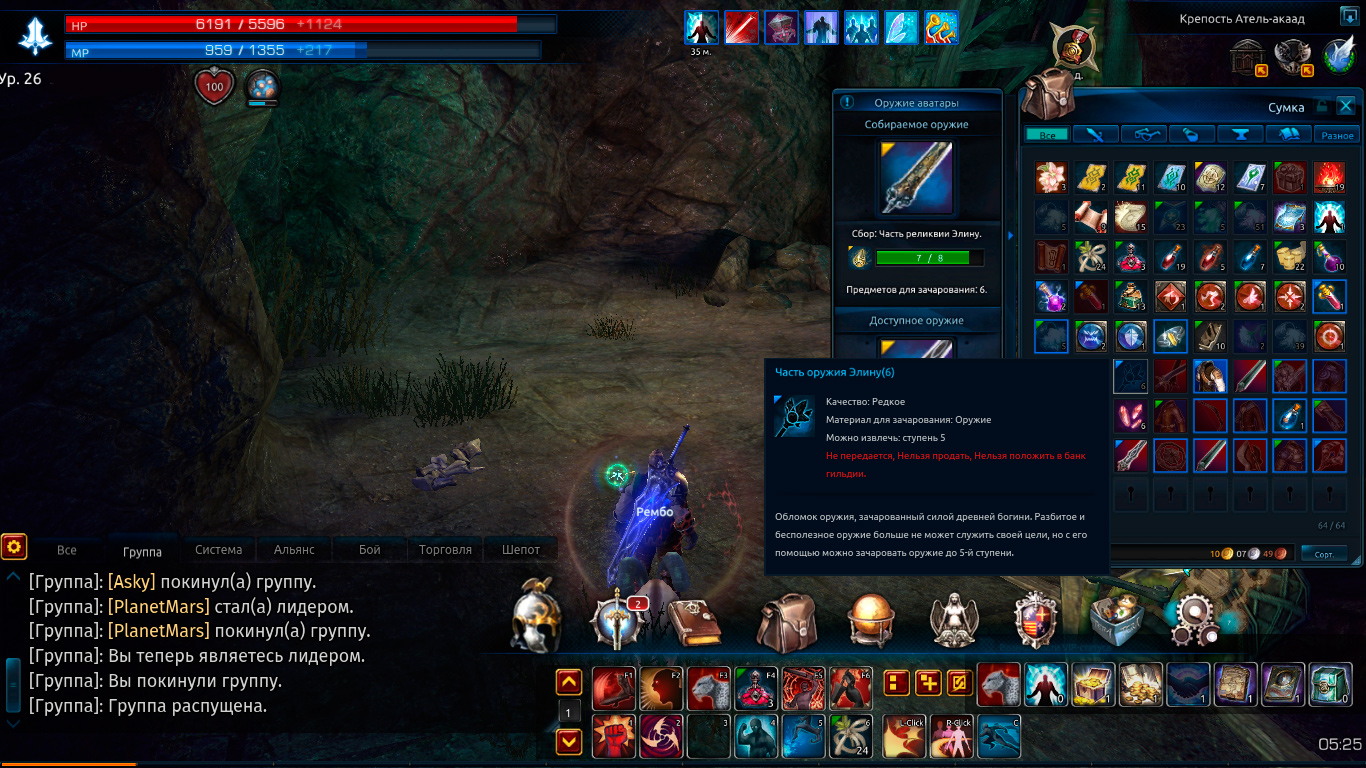Image resolution: width=1366 pixels, height=768 pixels.
Task: Click the collected avatar weapon icon
Action: pos(916,178)
